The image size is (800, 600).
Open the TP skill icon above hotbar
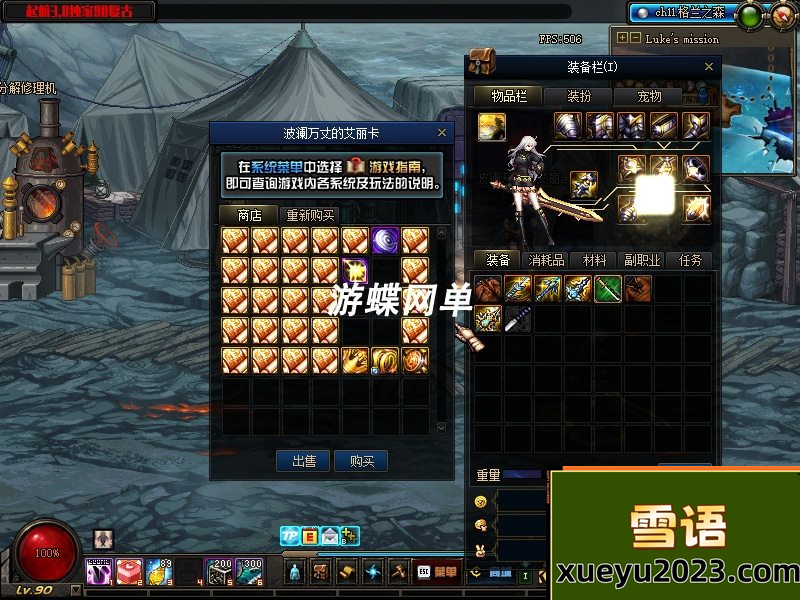tap(289, 535)
